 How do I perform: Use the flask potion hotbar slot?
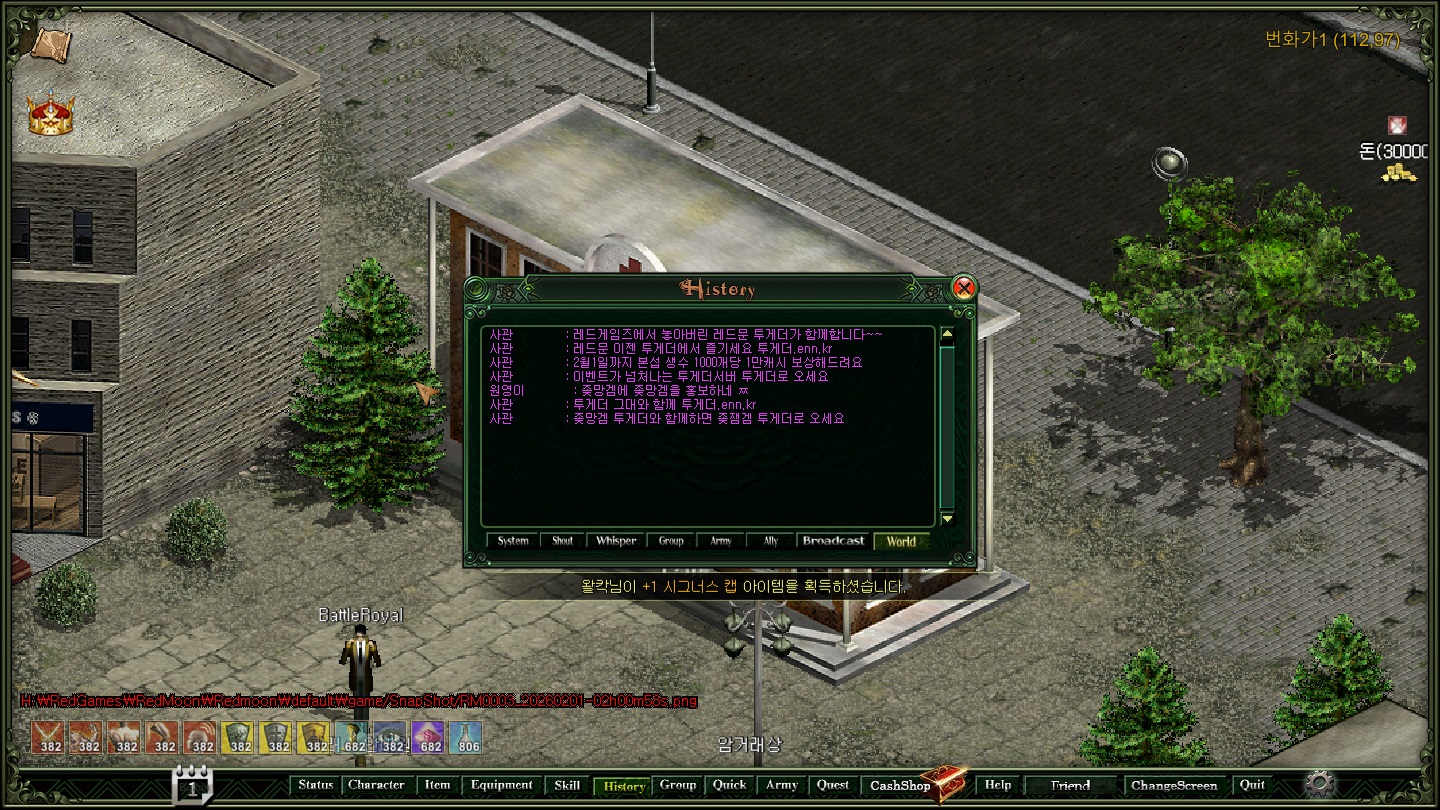466,738
